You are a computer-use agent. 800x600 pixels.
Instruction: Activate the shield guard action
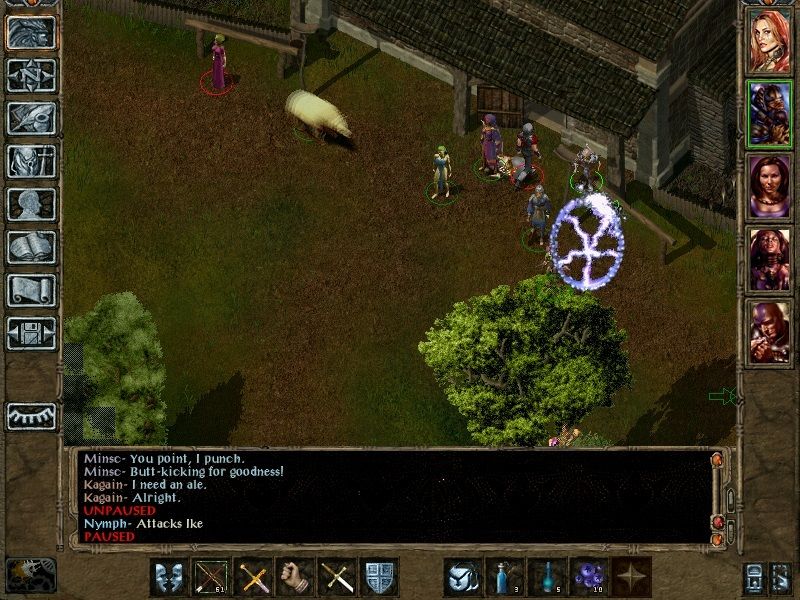point(379,578)
